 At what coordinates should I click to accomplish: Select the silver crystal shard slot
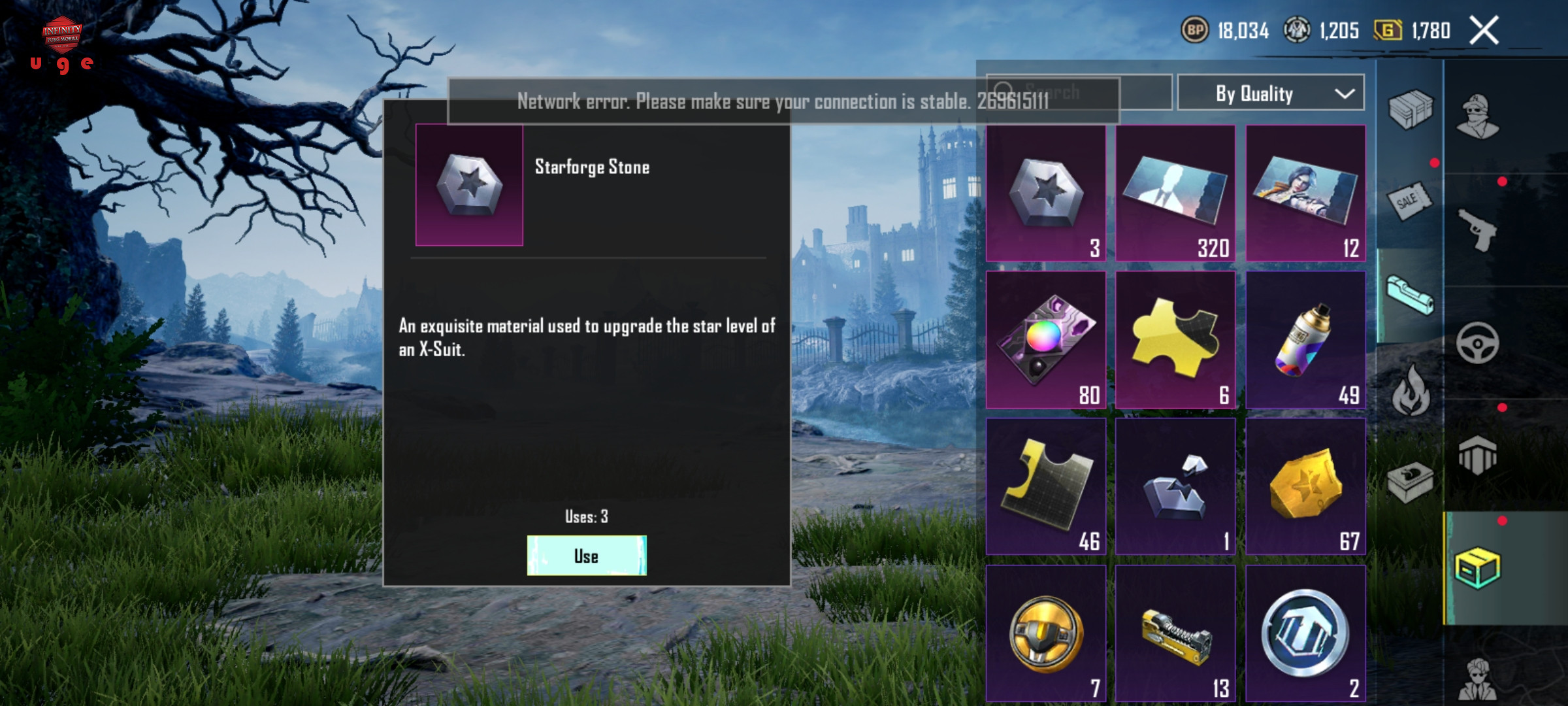1175,486
